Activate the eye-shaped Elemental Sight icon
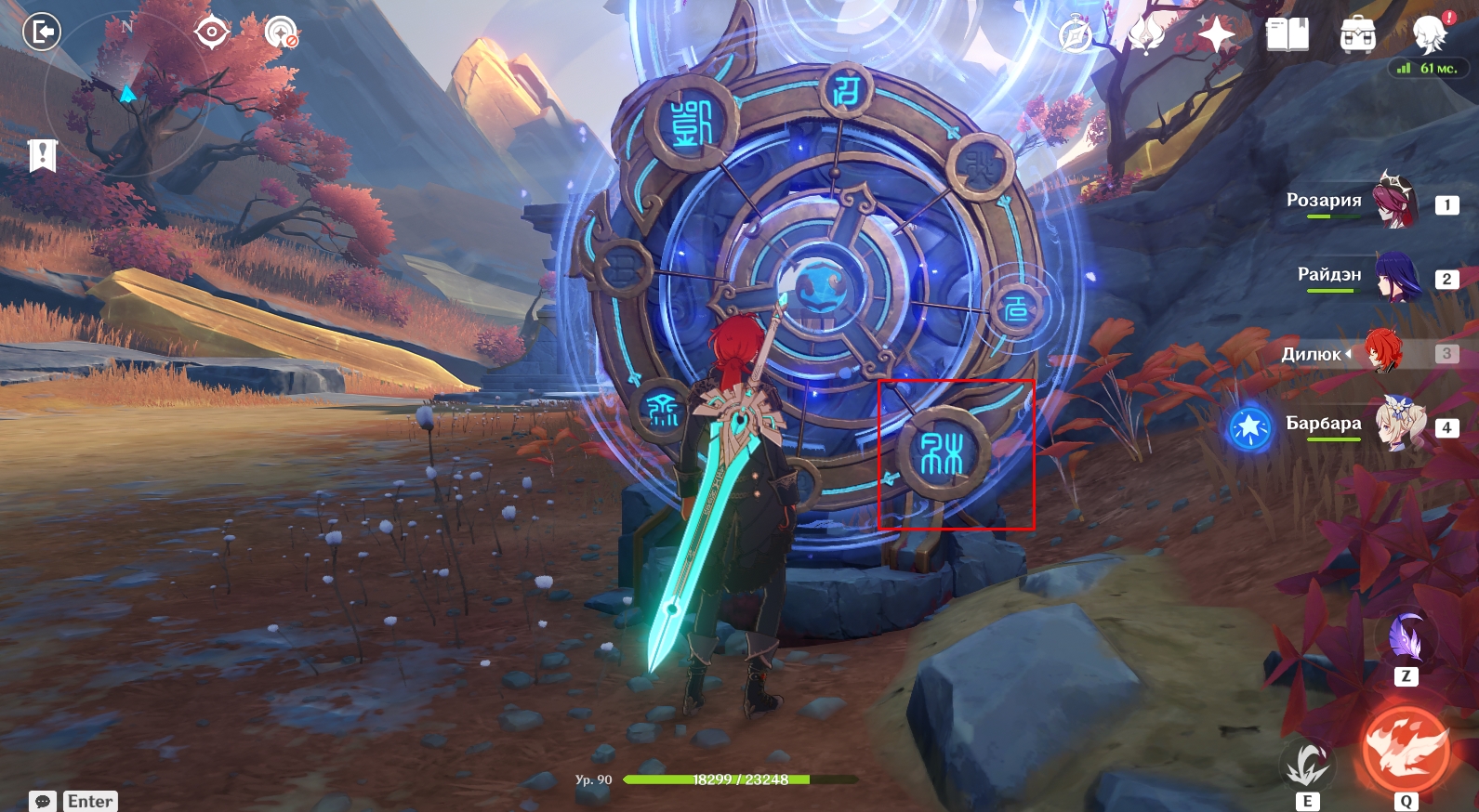 pyautogui.click(x=211, y=33)
